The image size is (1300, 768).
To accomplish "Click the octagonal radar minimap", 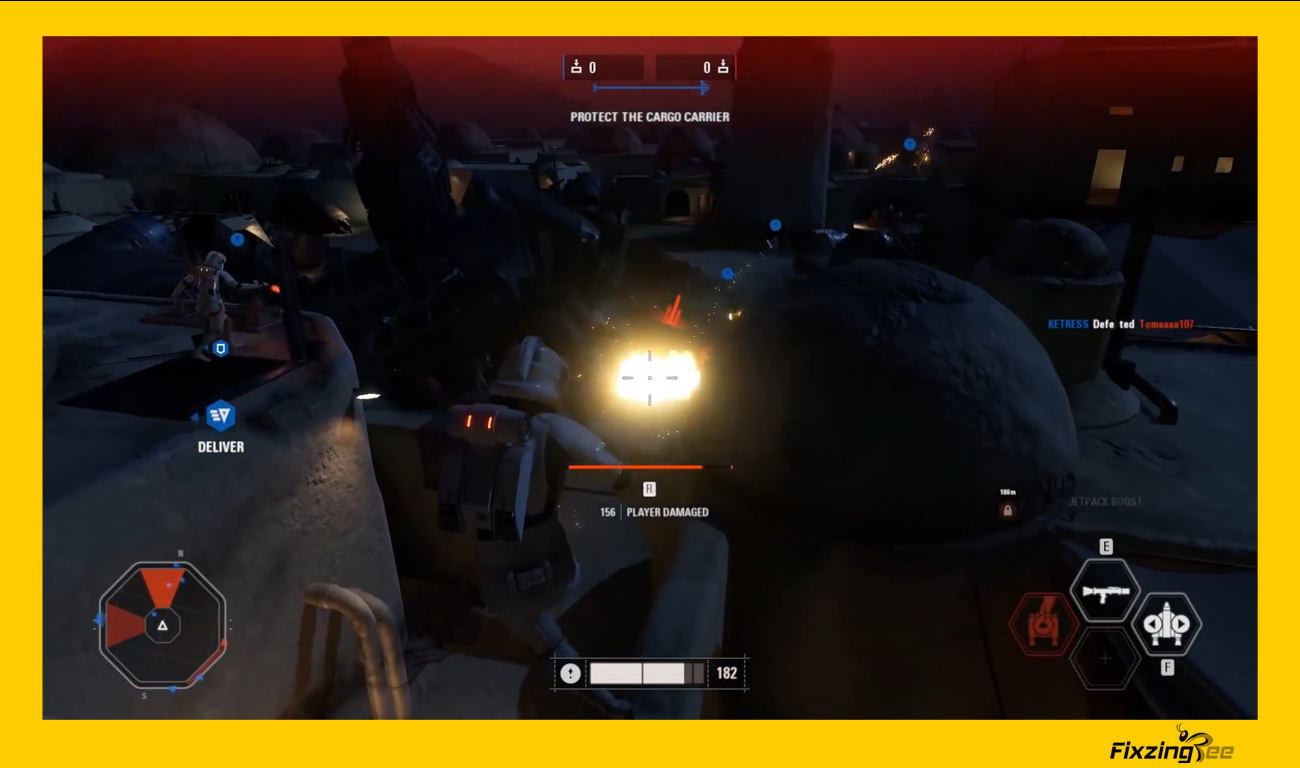I will click(162, 625).
